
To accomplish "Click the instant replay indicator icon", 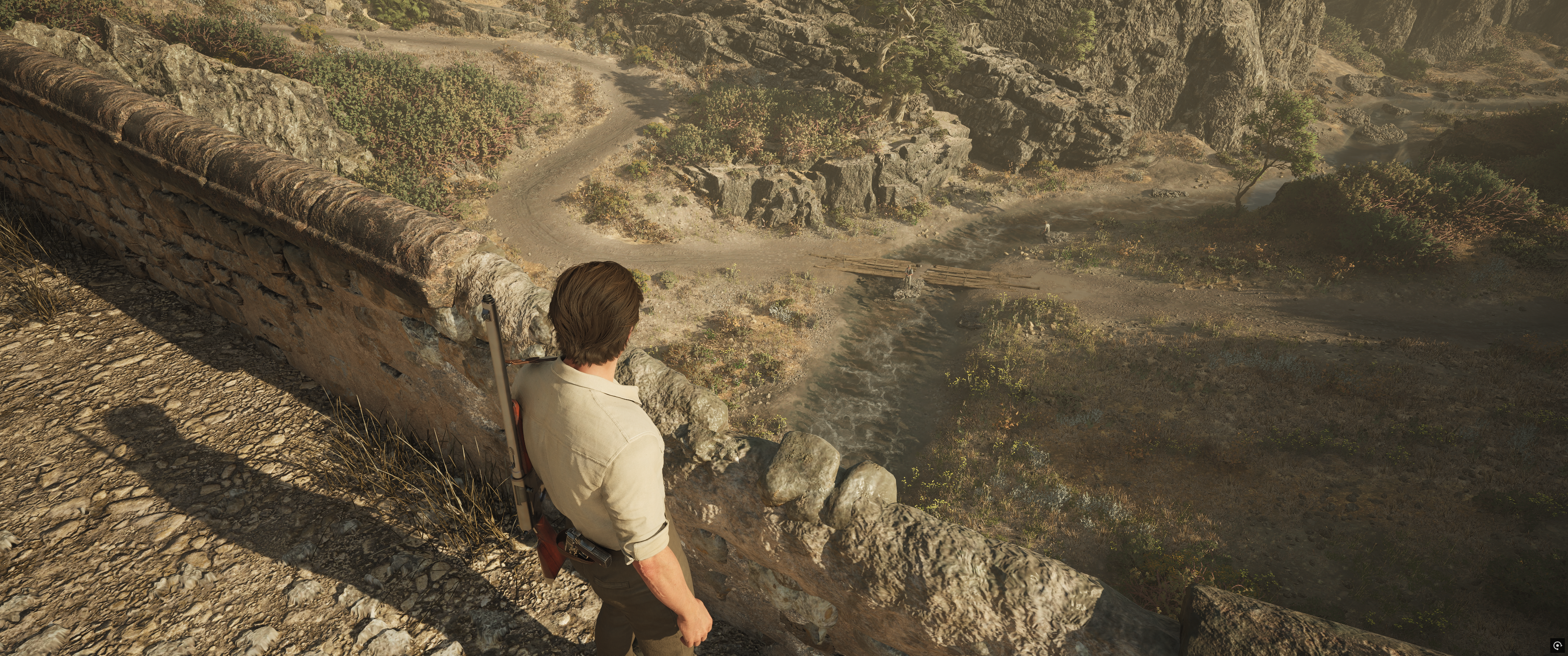I will tap(1557, 645).
